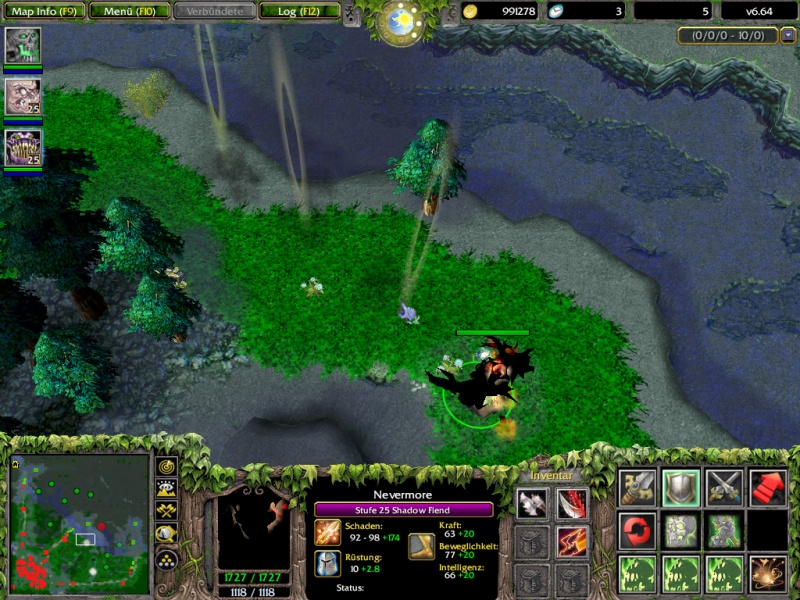
Task: Open the Log window
Action: [x=298, y=11]
